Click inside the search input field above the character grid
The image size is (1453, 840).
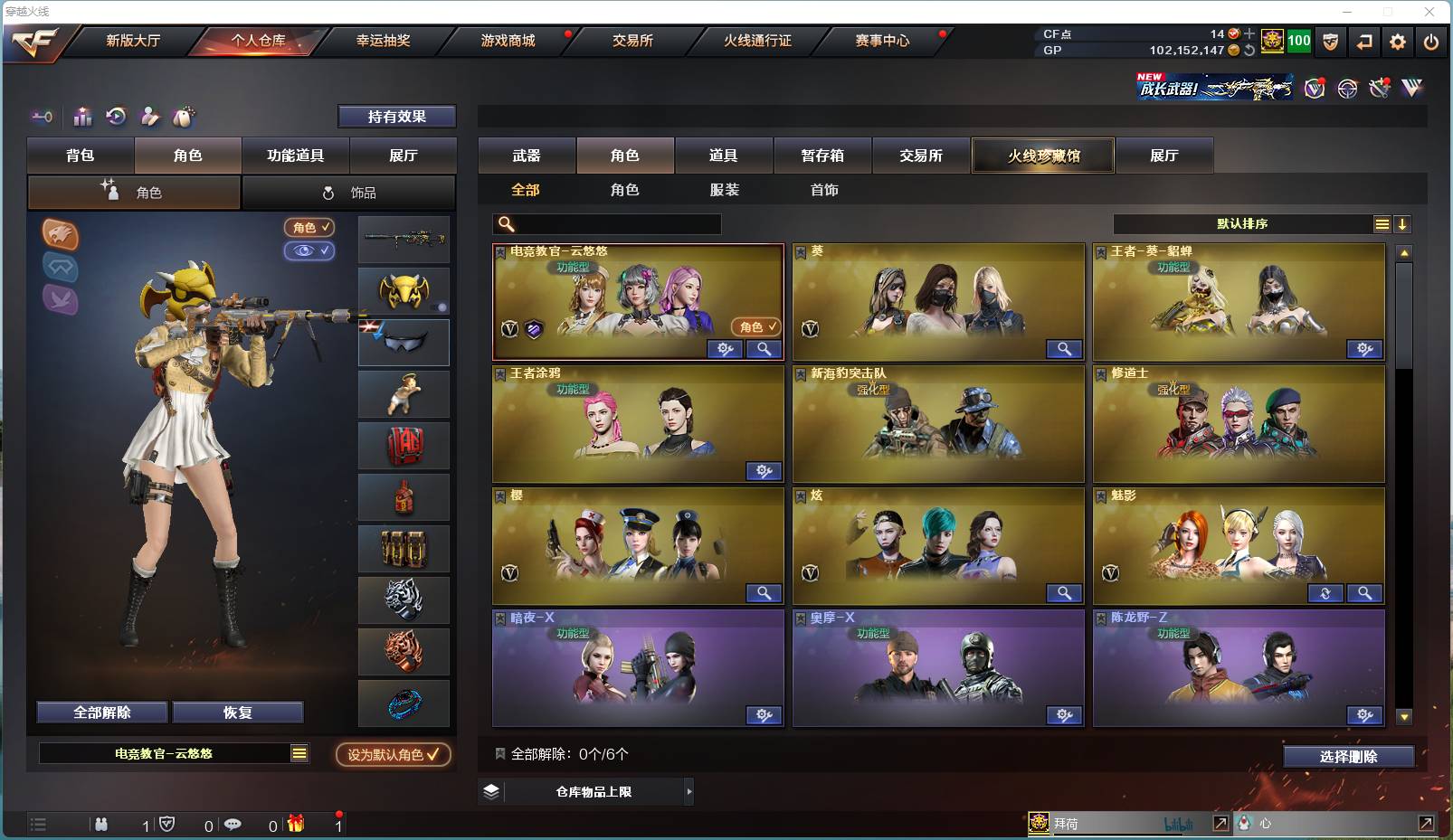click(x=606, y=223)
